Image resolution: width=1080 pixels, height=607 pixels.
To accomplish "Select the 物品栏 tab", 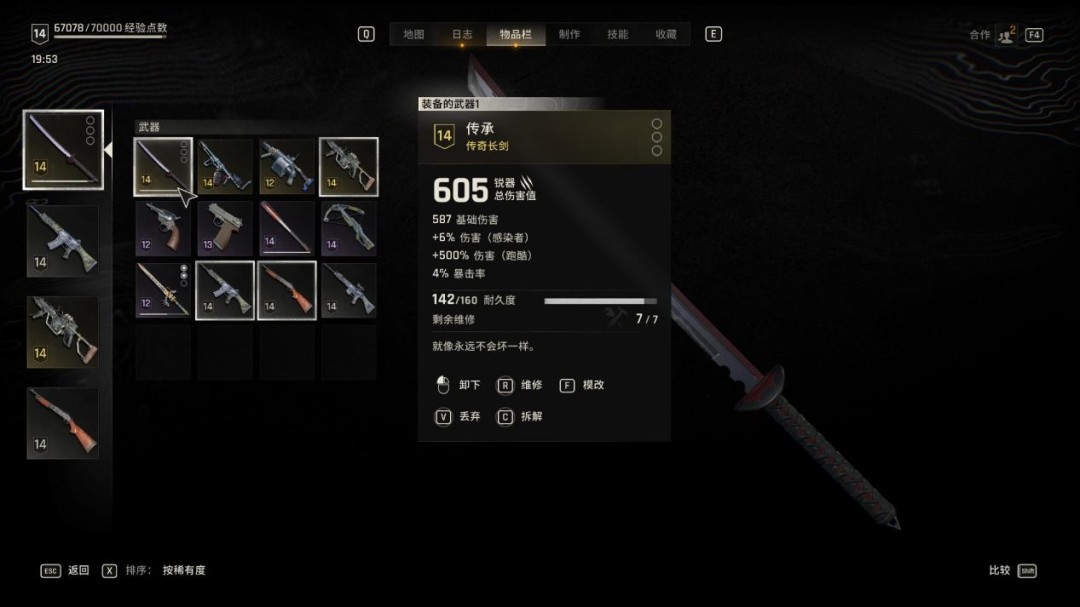I will pyautogui.click(x=515, y=34).
